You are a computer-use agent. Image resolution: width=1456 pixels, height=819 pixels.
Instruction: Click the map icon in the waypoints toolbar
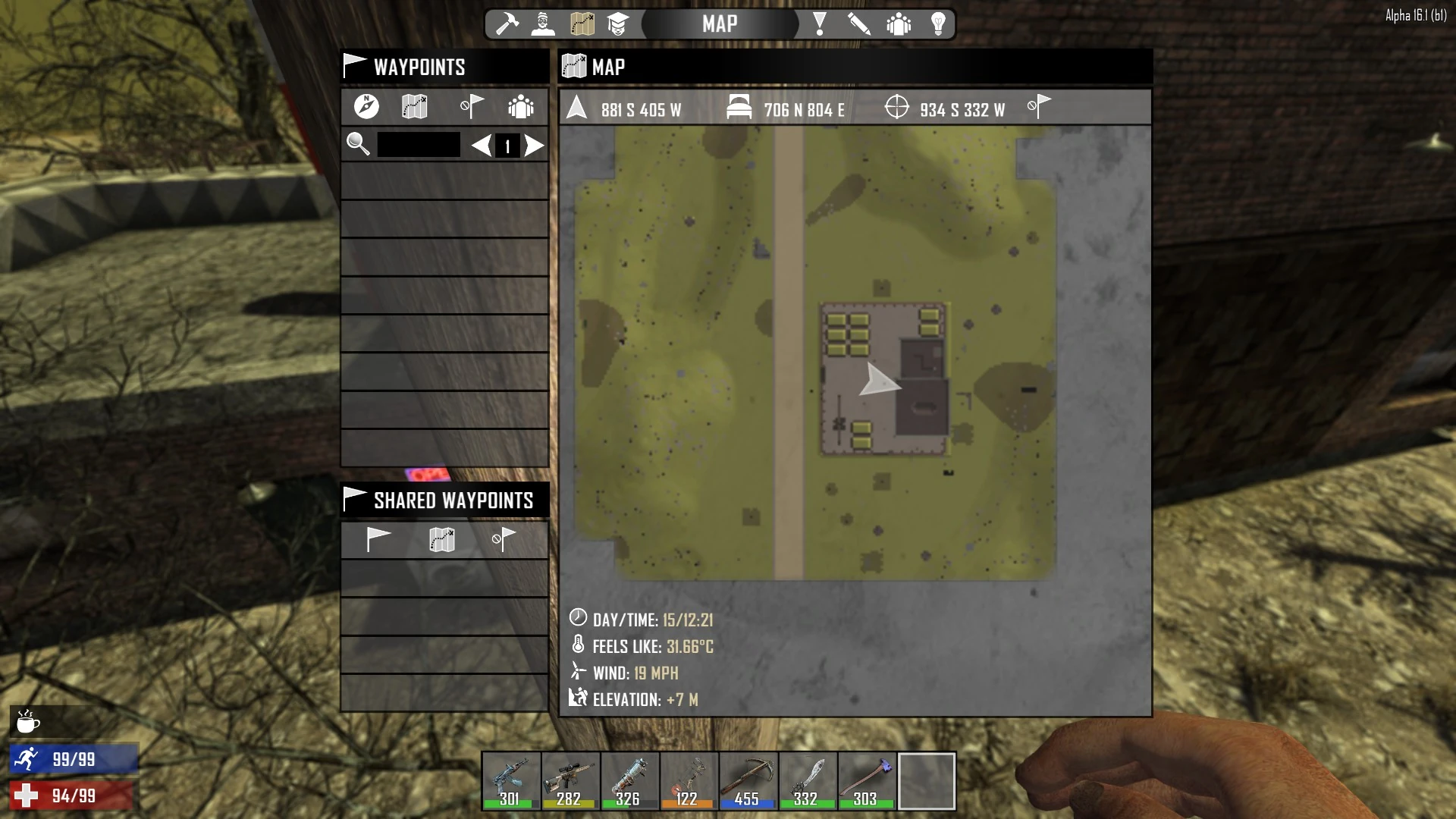pyautogui.click(x=415, y=107)
